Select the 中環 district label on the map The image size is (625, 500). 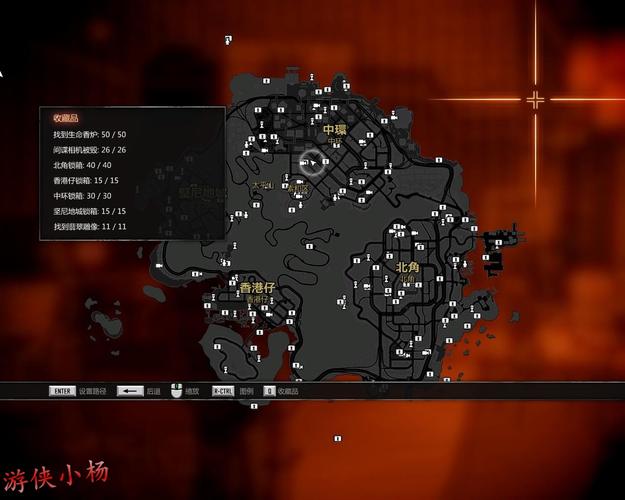click(x=334, y=130)
